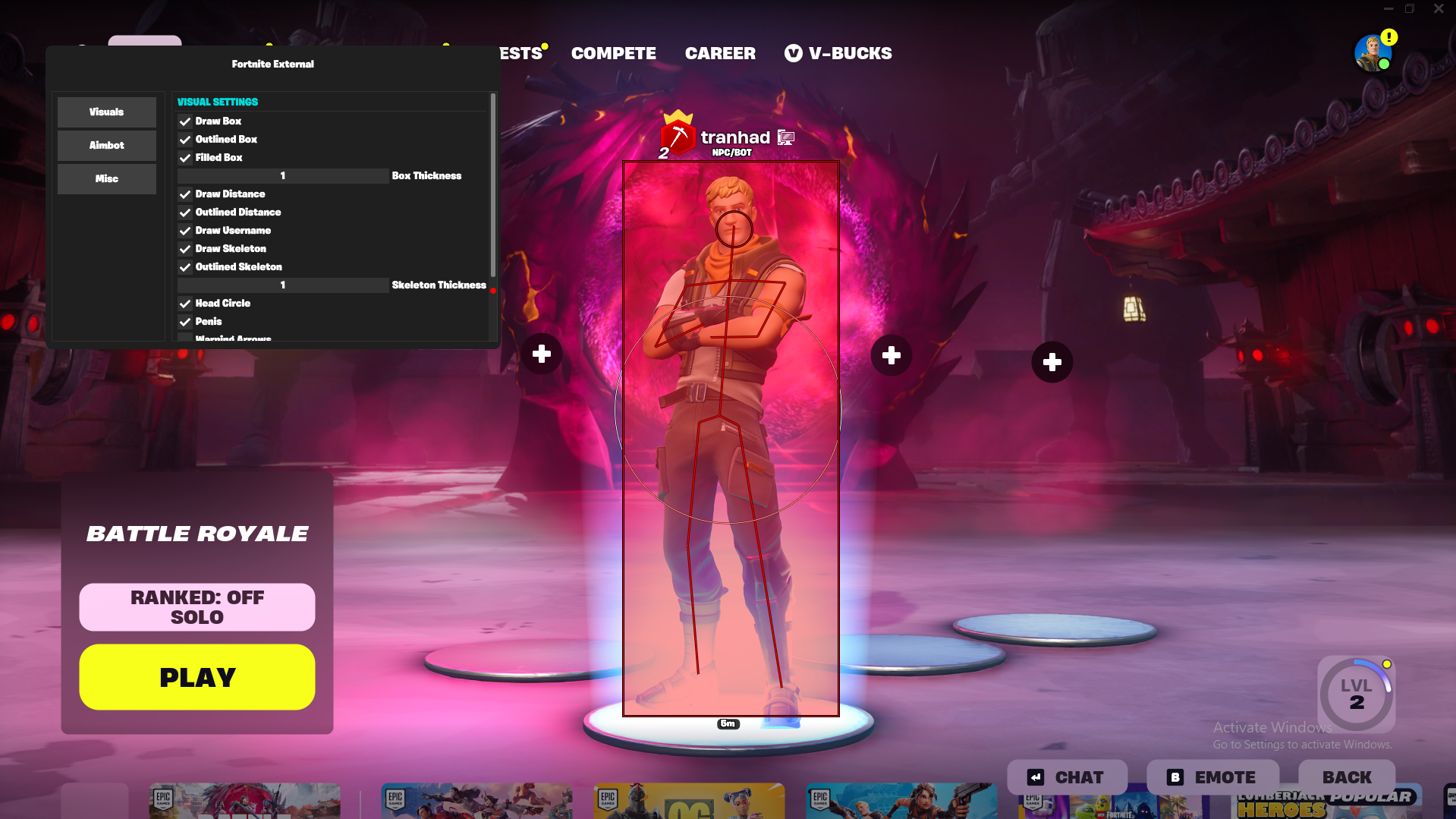Screen dimensions: 1456x819
Task: Click the plus icon on the rightmost empty slot
Action: pyautogui.click(x=1052, y=362)
